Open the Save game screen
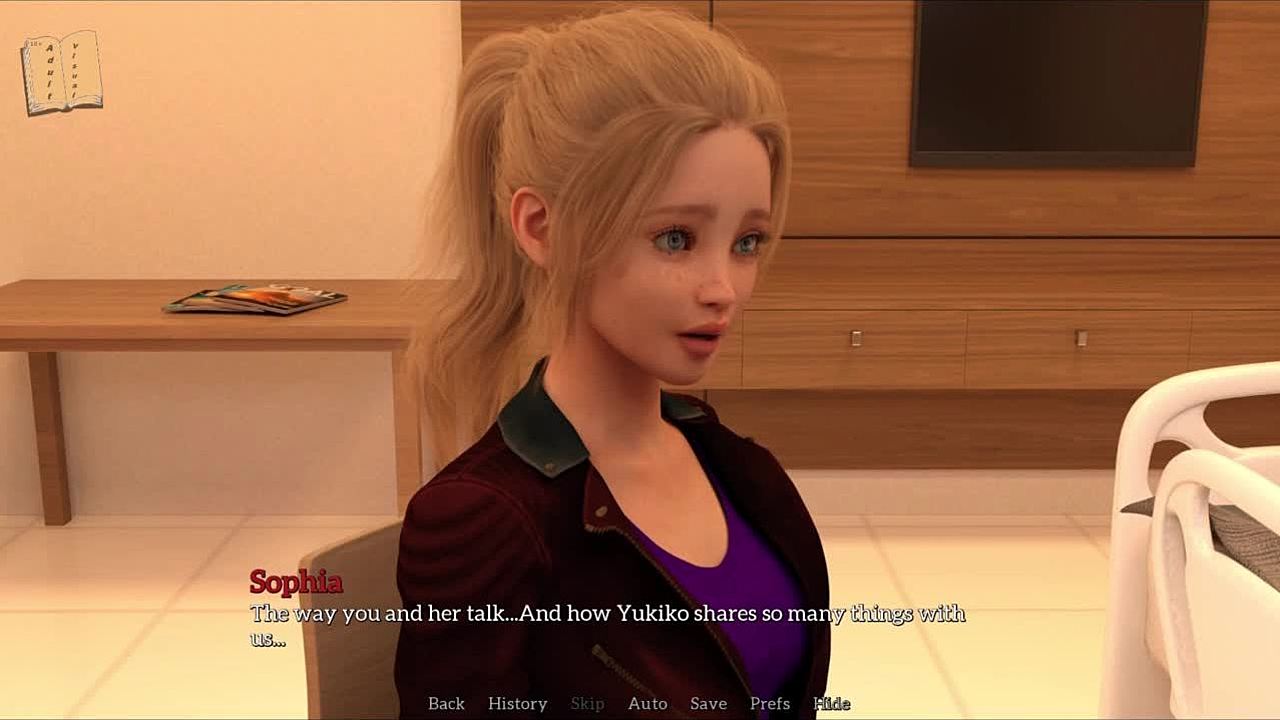This screenshot has width=1280, height=720. point(708,704)
